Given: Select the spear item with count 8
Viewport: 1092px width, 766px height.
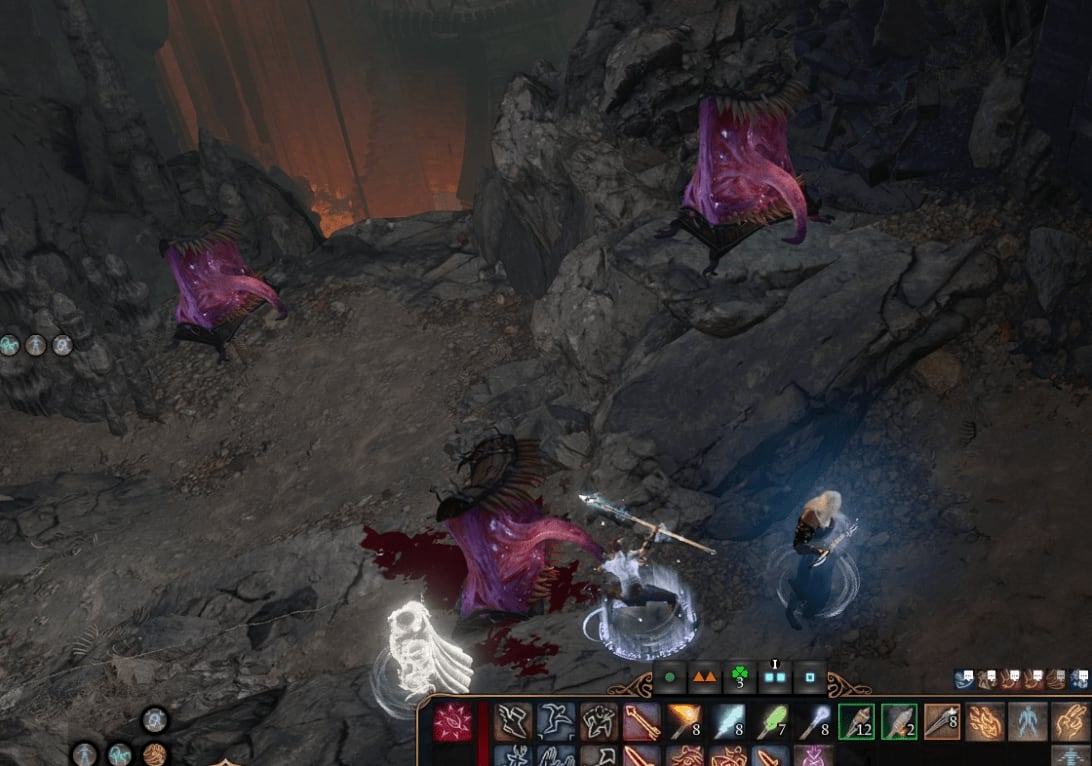Looking at the screenshot, I should [943, 721].
